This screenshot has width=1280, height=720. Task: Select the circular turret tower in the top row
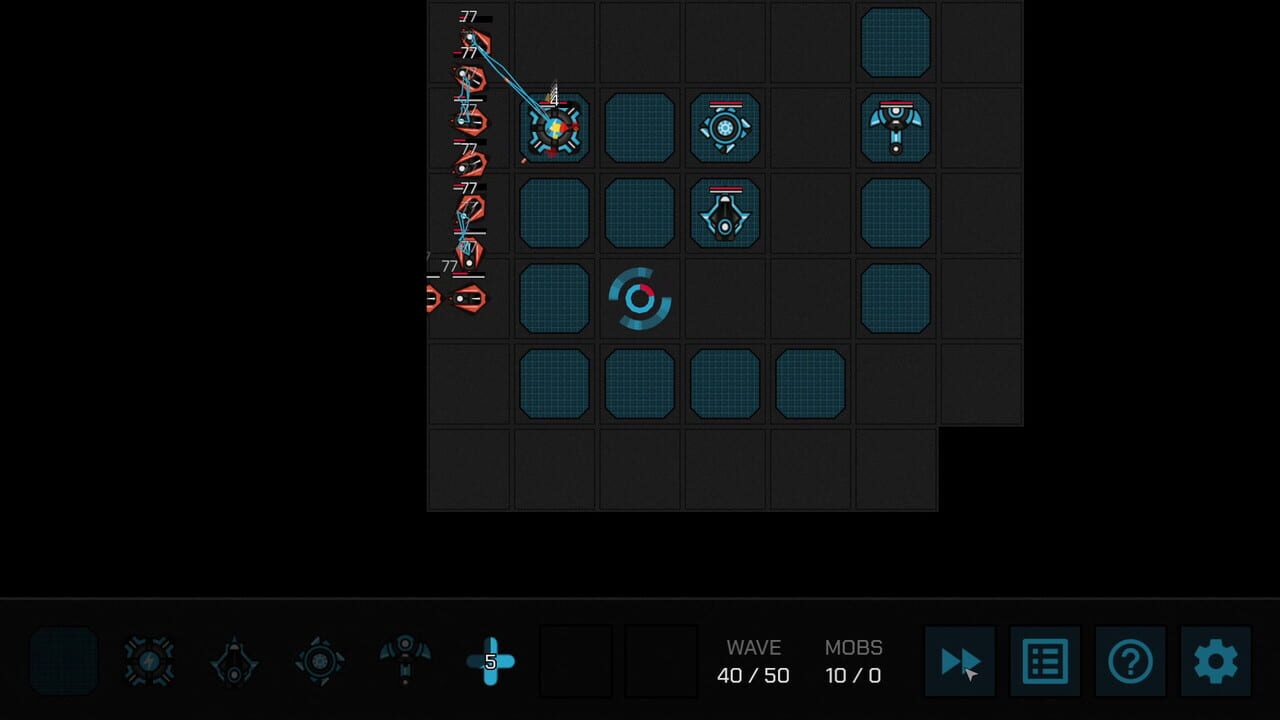coord(725,128)
